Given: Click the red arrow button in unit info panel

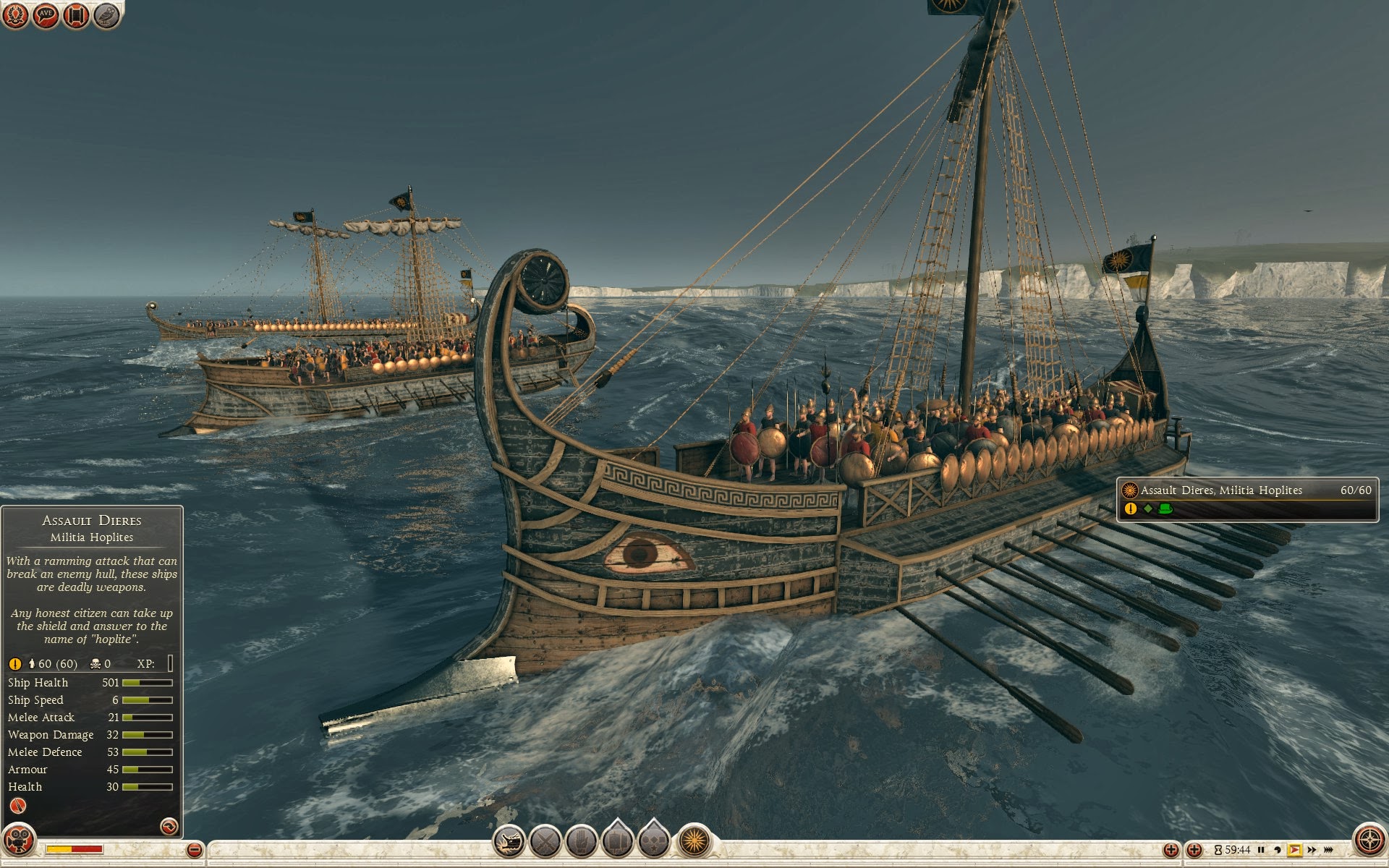Looking at the screenshot, I should coord(169,826).
